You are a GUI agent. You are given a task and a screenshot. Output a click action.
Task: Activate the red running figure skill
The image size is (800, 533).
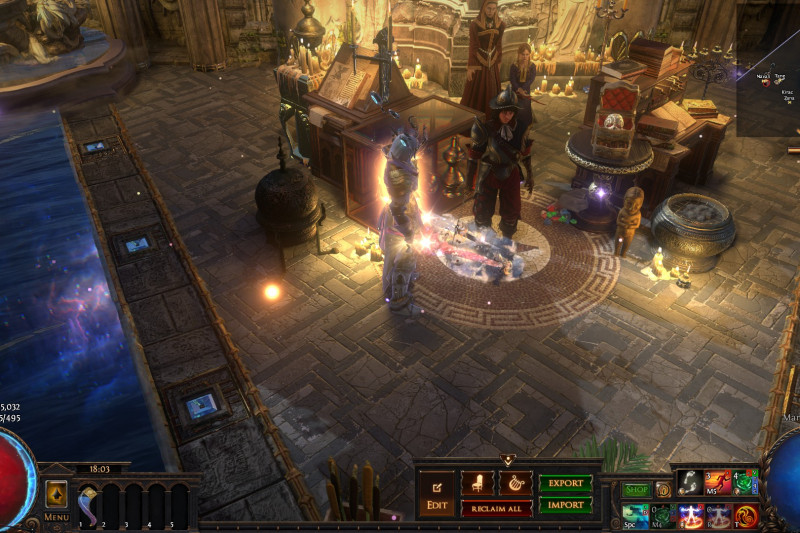tap(717, 483)
